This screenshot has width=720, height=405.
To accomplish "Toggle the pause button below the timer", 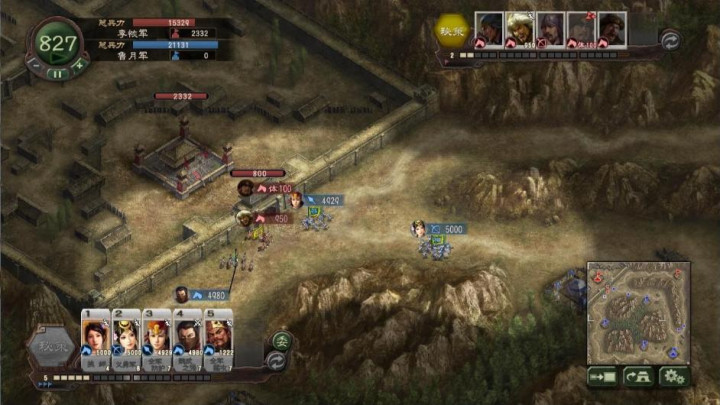I will [57, 72].
